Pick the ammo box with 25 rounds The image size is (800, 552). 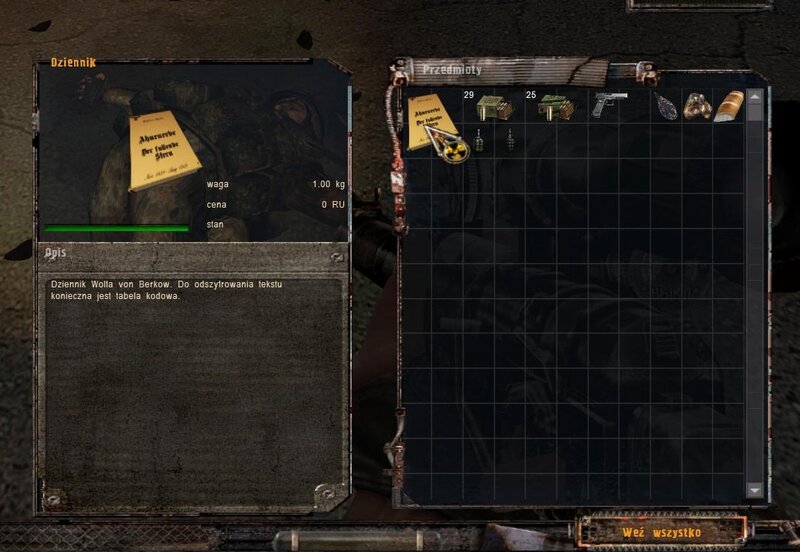pyautogui.click(x=553, y=105)
